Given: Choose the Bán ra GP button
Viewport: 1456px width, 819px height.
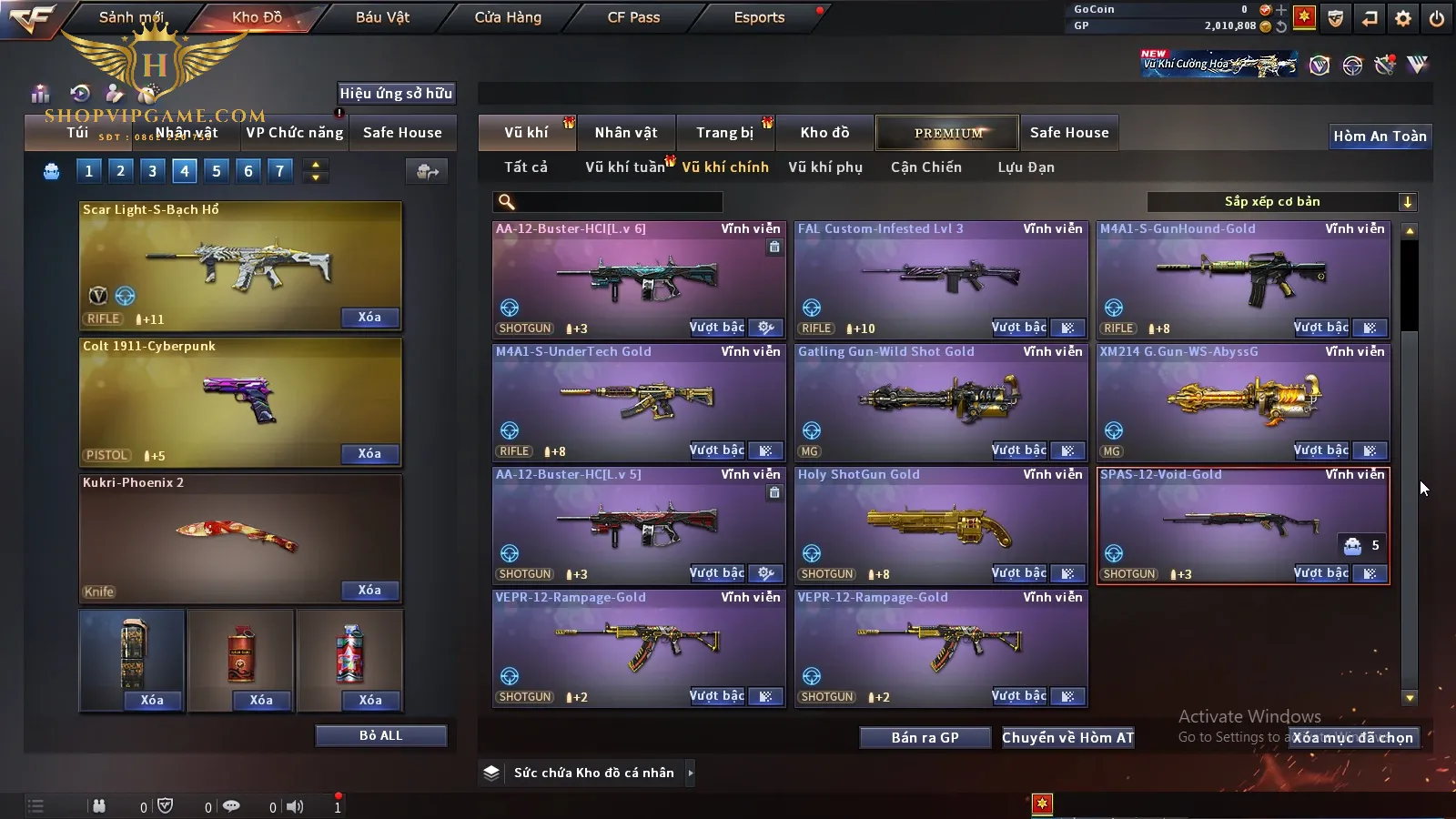Looking at the screenshot, I should point(925,737).
